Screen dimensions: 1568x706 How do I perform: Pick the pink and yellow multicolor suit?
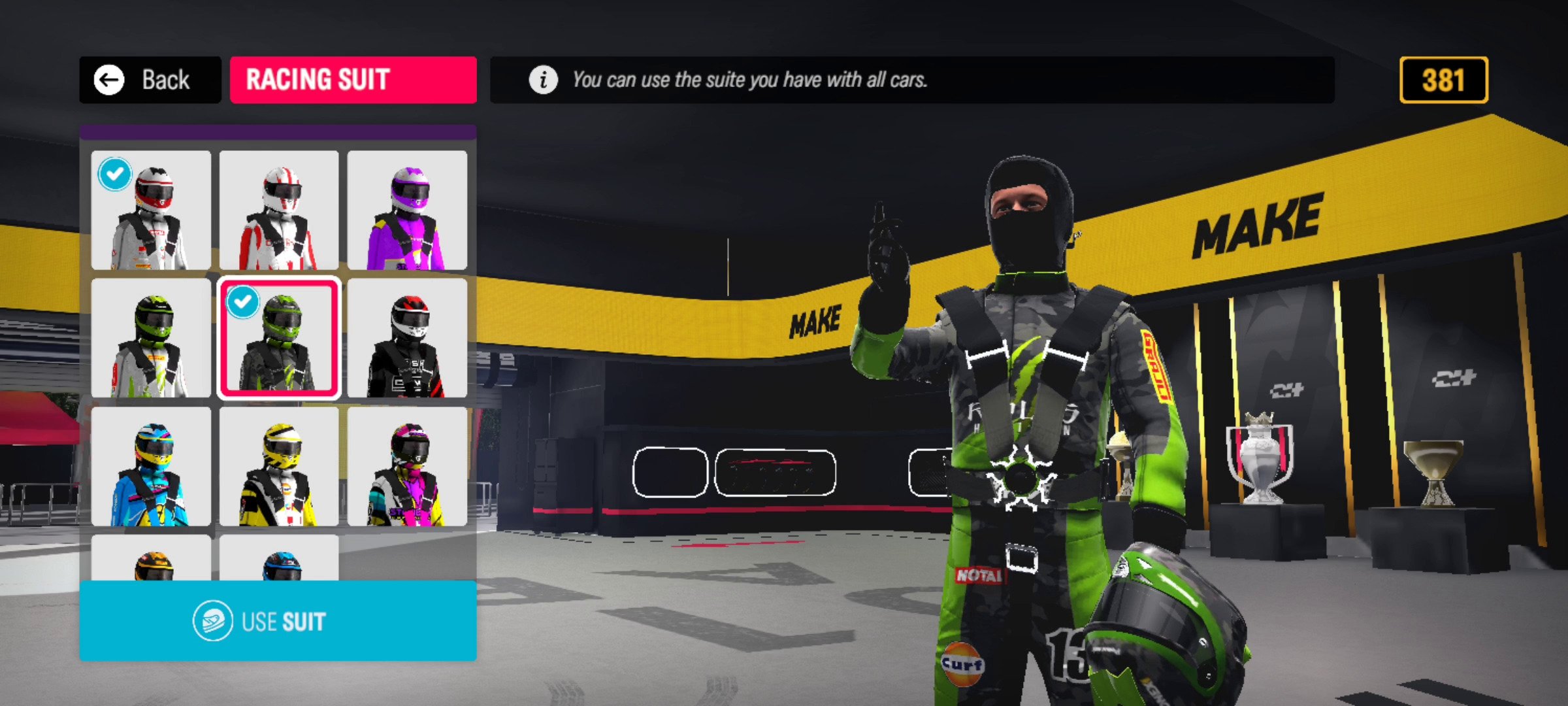(407, 466)
